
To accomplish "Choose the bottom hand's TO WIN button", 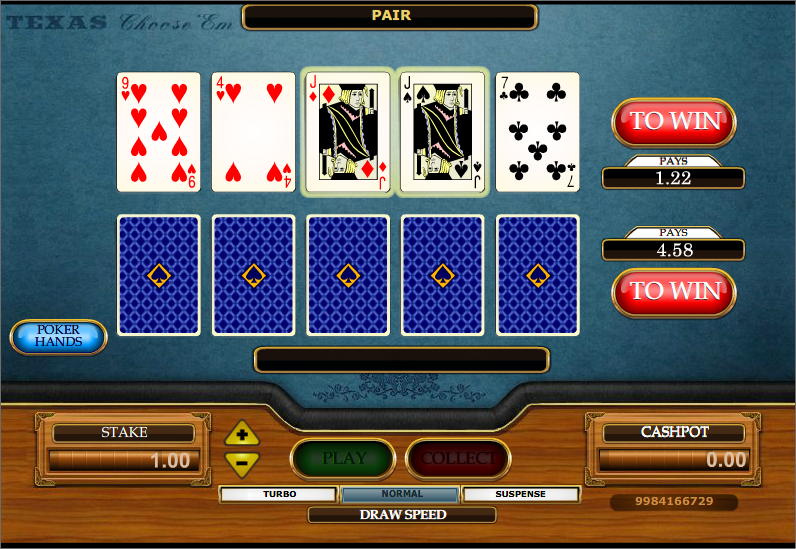I will 673,291.
